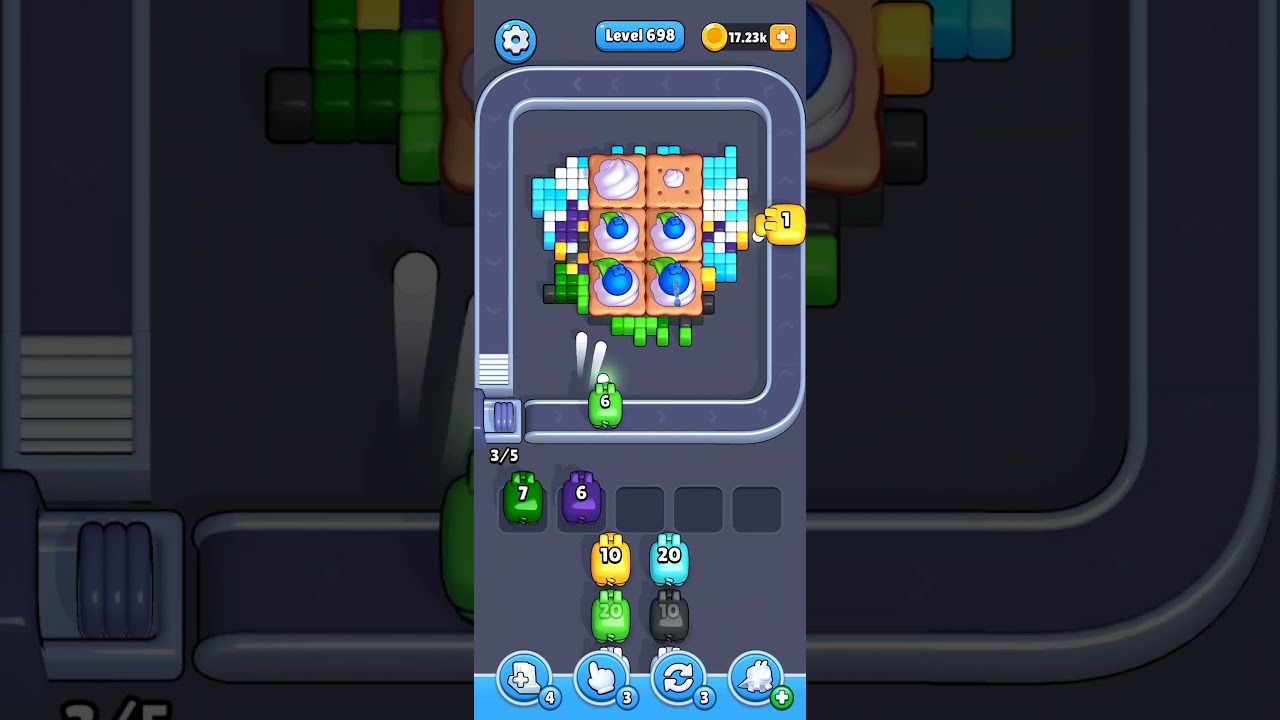Tap the train booster with green plus

(x=756, y=678)
